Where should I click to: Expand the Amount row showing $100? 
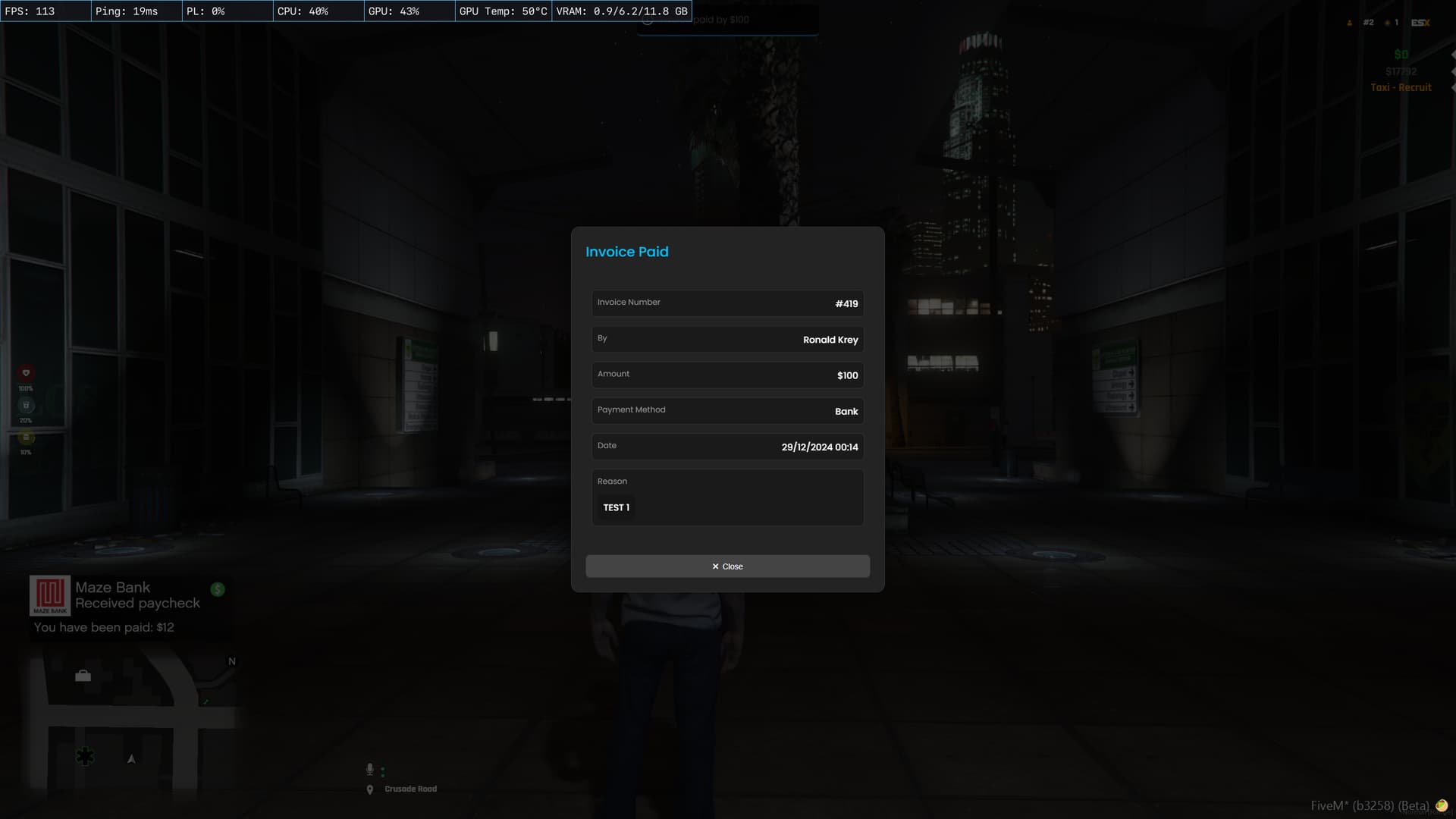click(x=726, y=375)
